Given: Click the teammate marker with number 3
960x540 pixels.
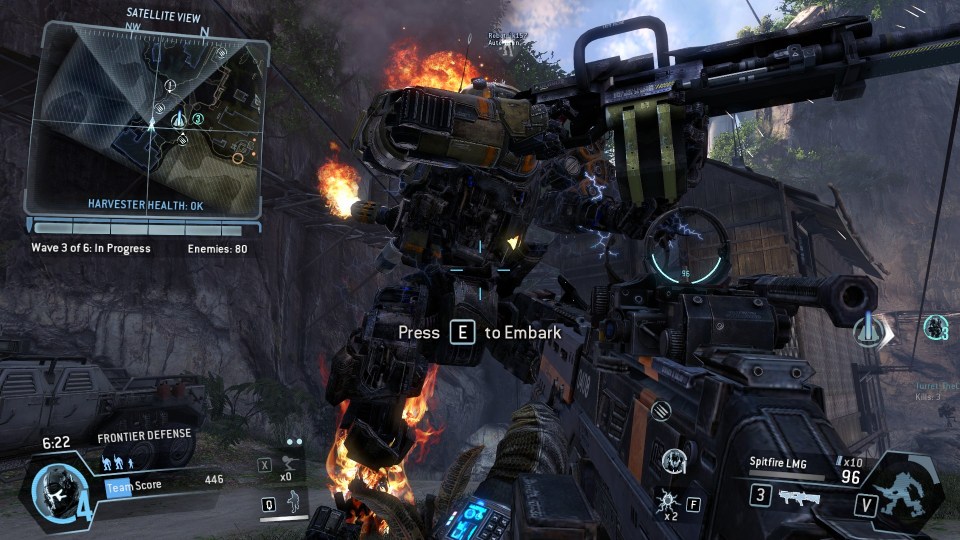Looking at the screenshot, I should coord(936,327).
